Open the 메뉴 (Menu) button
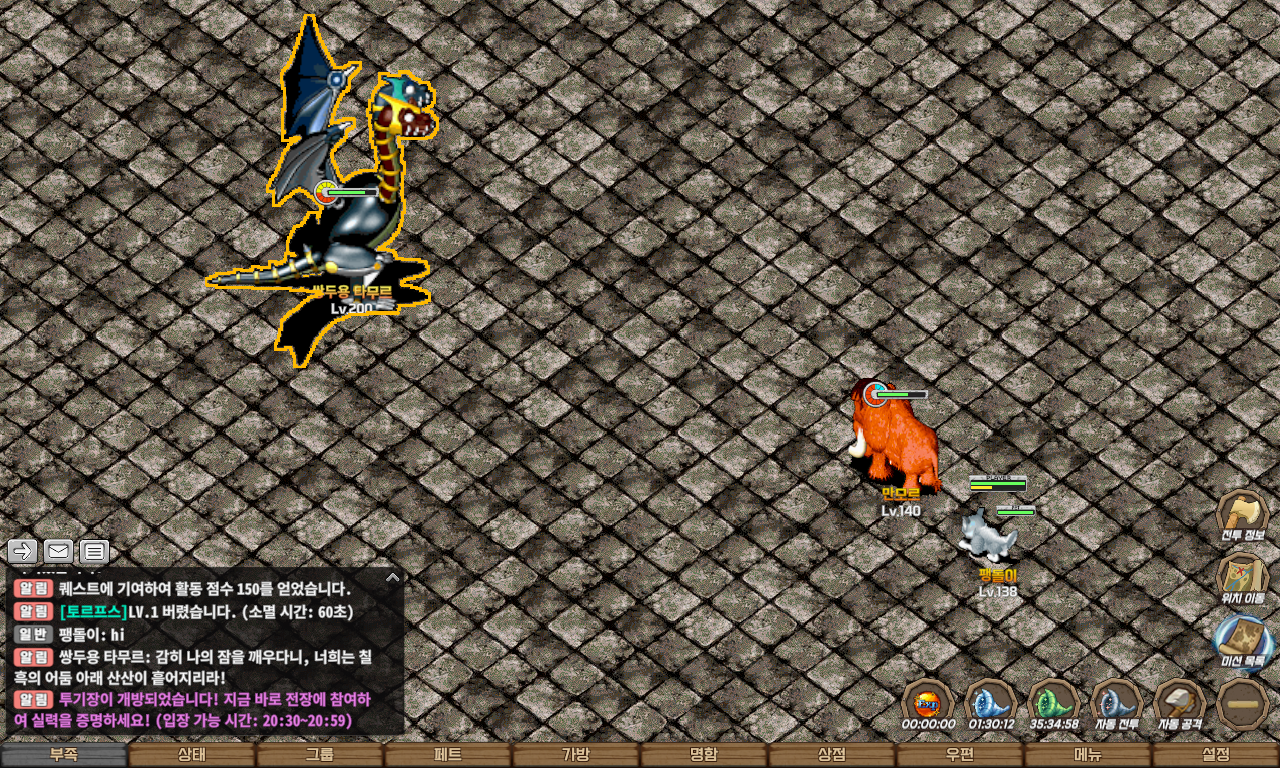Viewport: 1280px width, 768px height. click(x=1088, y=755)
